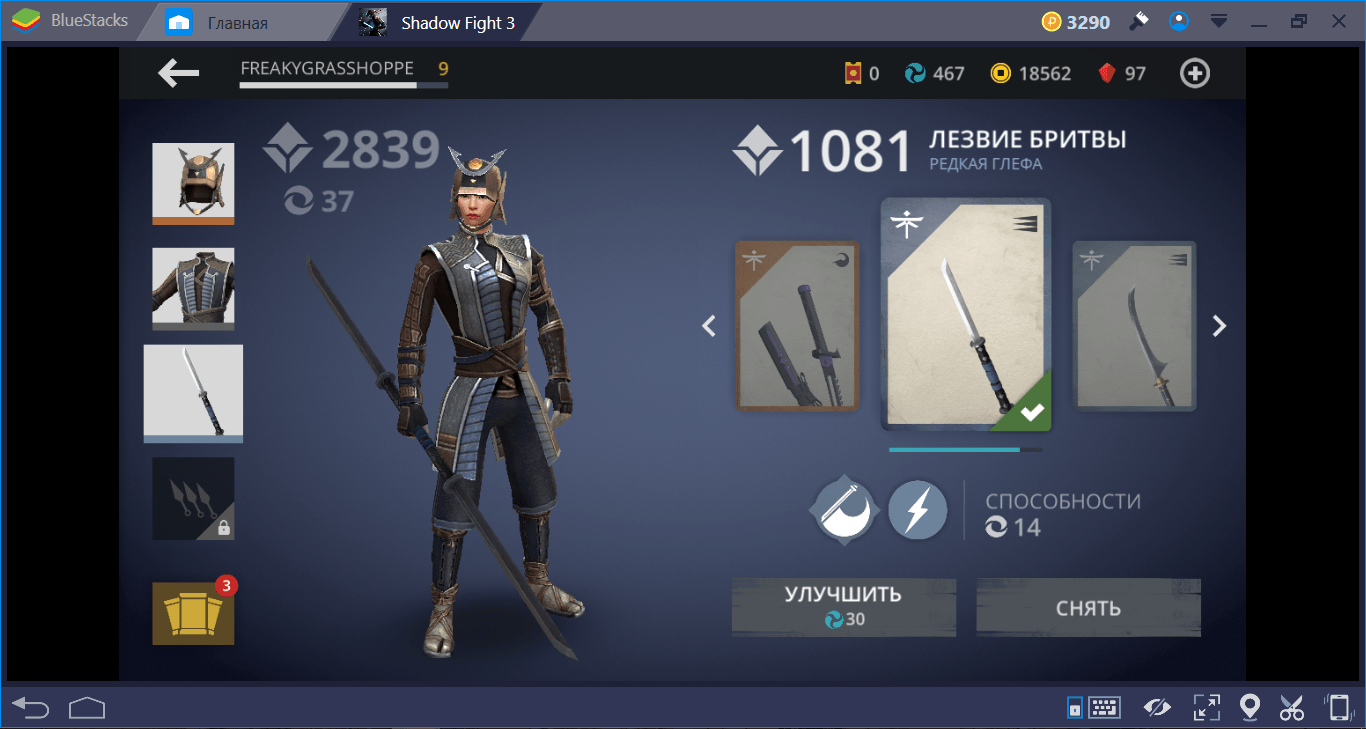This screenshot has width=1366, height=729.
Task: Switch to the BlueStacks Главная tab
Action: (237, 22)
